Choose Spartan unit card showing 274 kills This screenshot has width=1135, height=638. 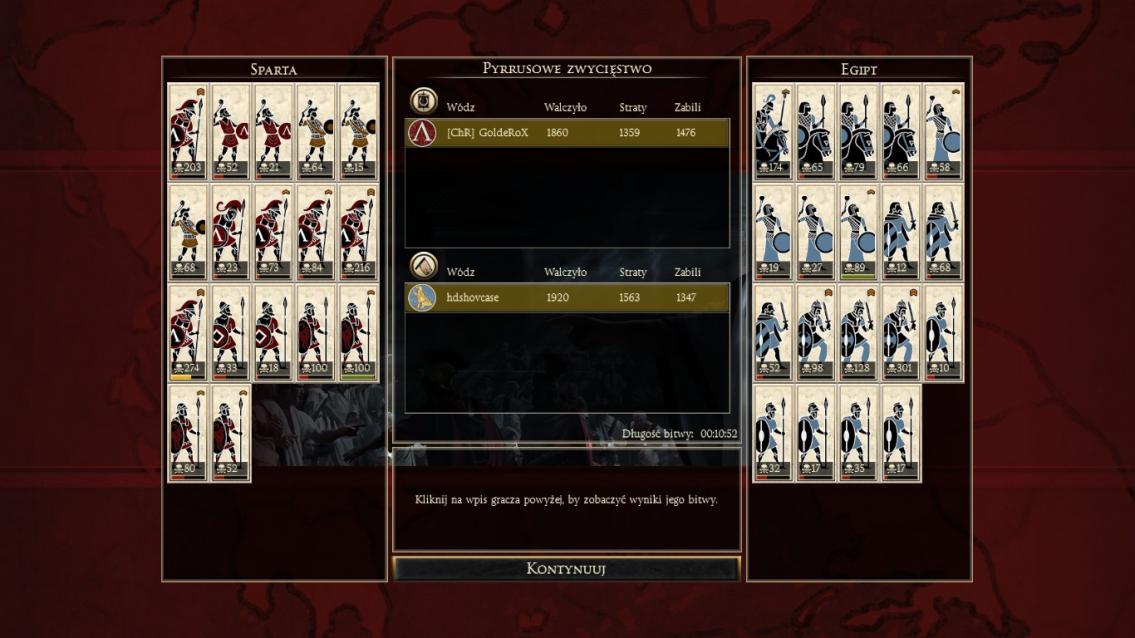point(188,333)
